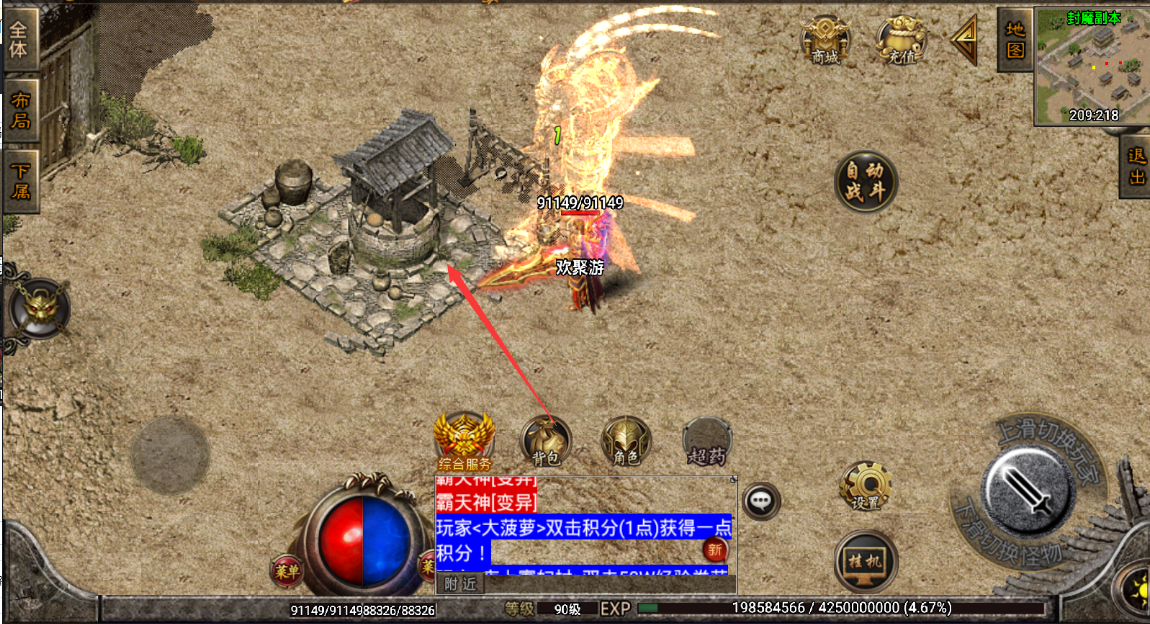The width and height of the screenshot is (1150, 624).
Task: Open the 设置 settings gear
Action: coord(866,487)
